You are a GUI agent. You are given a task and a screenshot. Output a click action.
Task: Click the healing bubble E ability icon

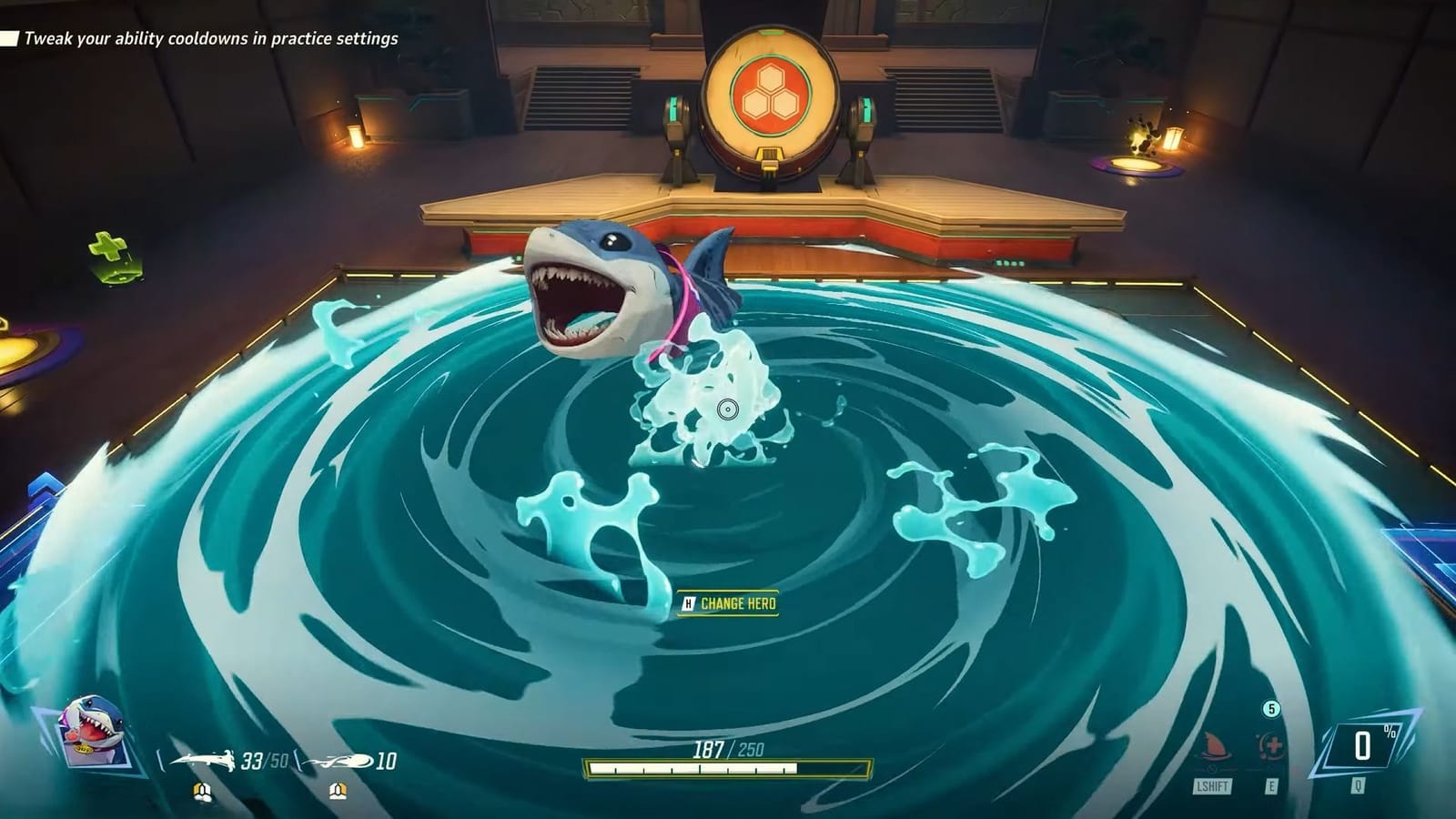pos(1270,744)
